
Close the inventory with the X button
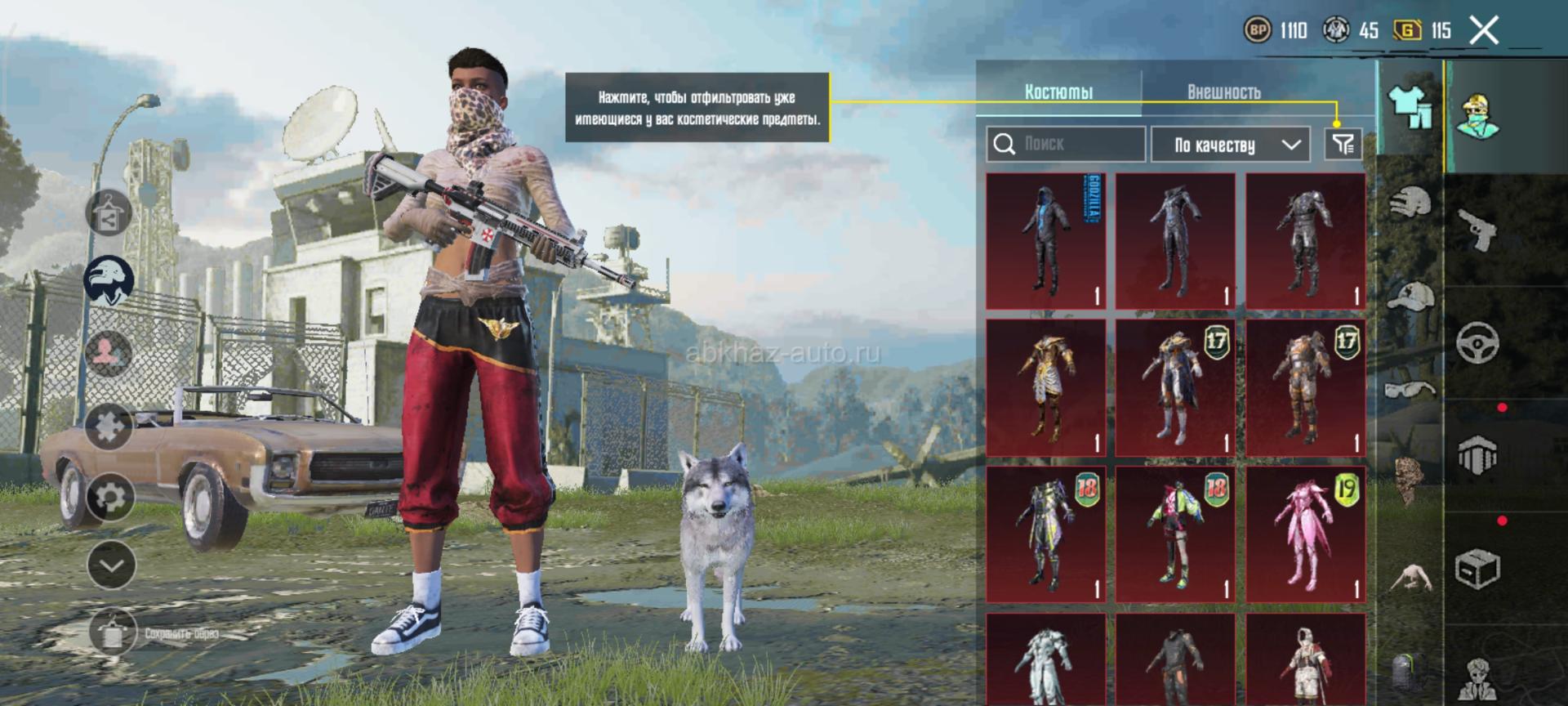(1484, 31)
